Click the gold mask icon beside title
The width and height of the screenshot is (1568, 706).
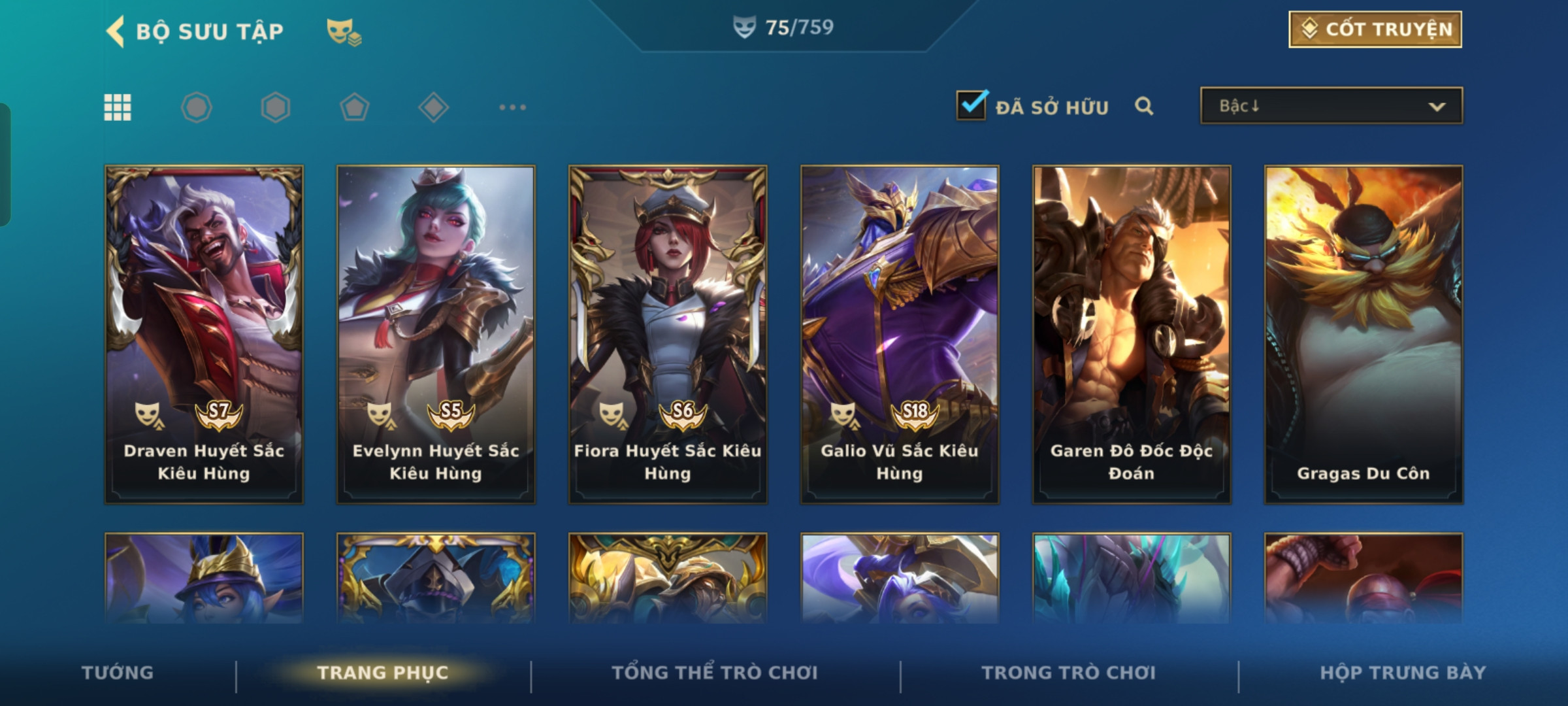tap(344, 31)
